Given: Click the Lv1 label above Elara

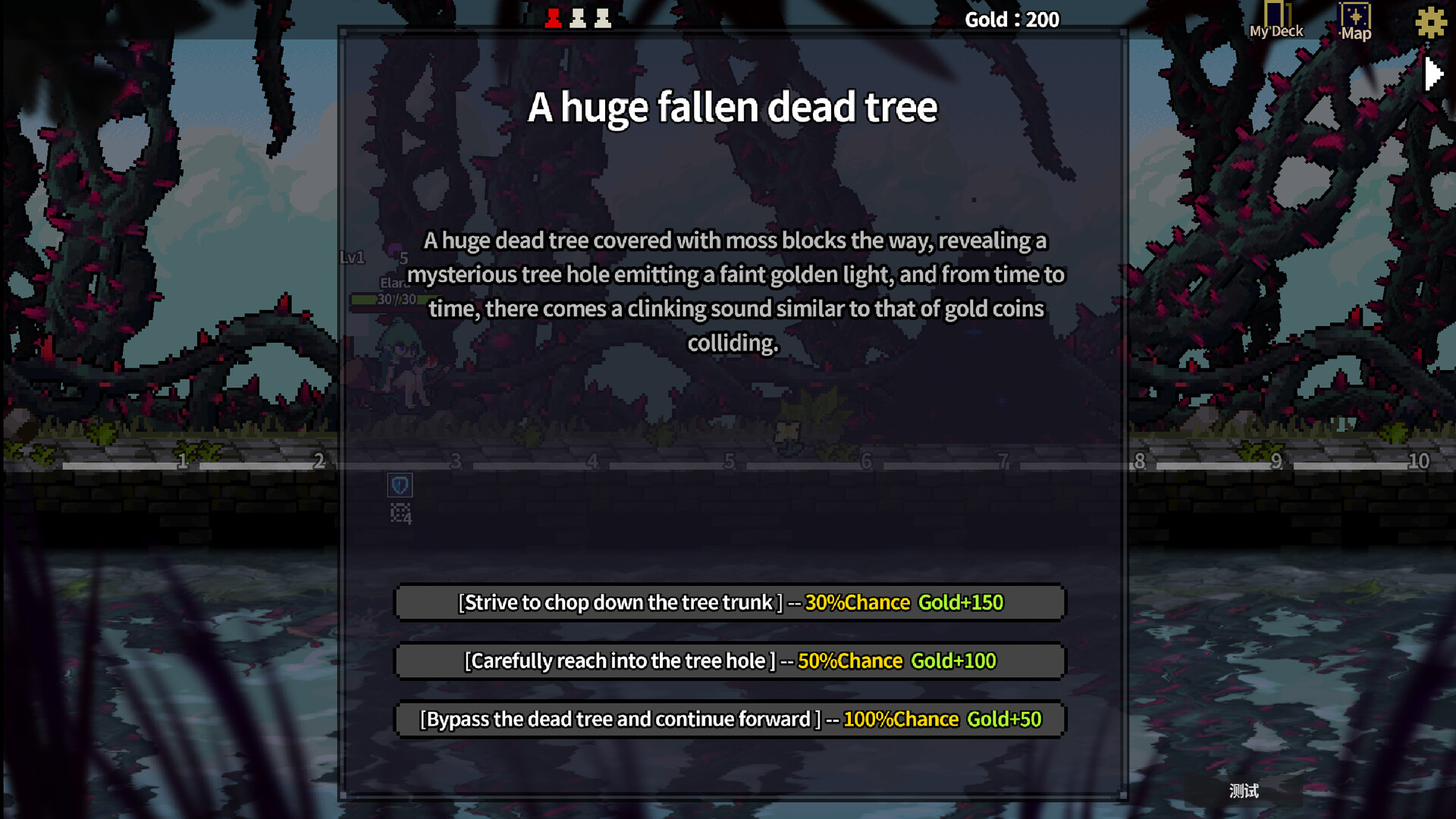Looking at the screenshot, I should 352,258.
